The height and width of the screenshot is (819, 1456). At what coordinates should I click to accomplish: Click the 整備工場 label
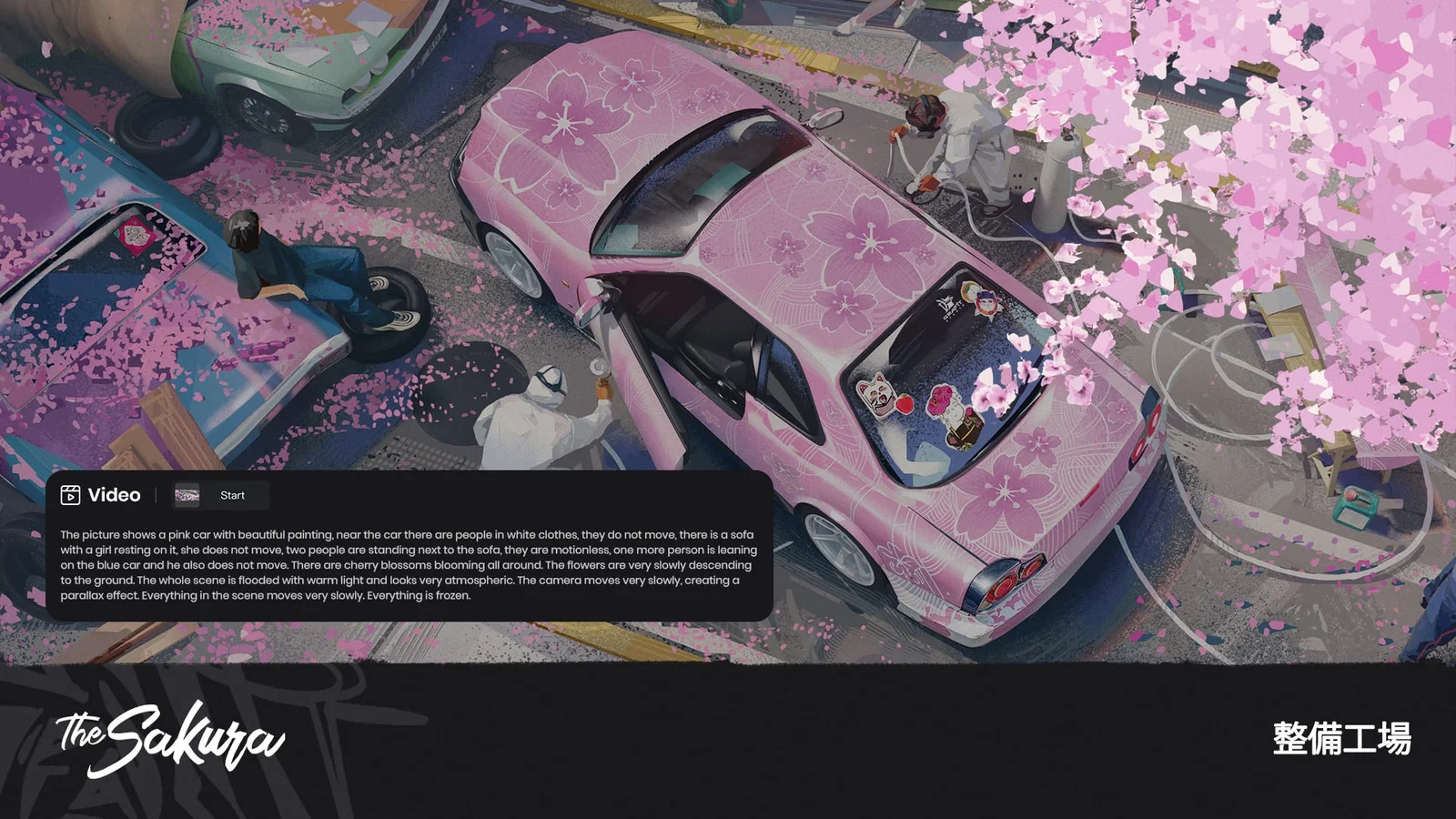(x=1340, y=739)
